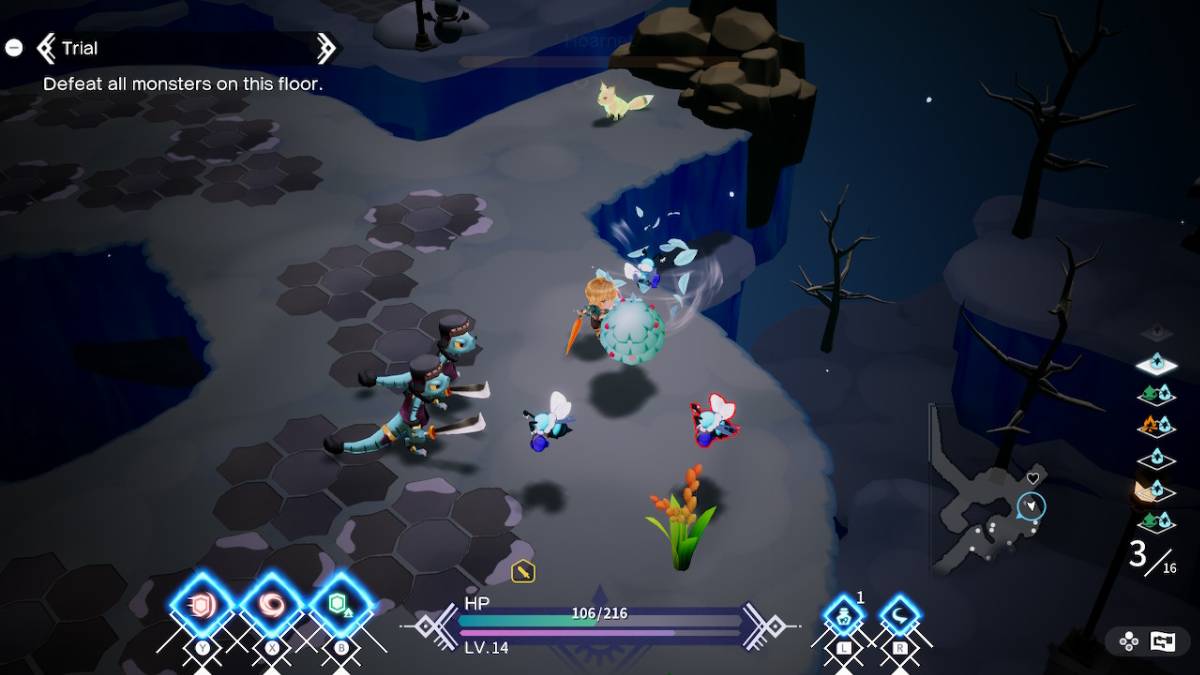Viewport: 1200px width, 675px height.
Task: Trigger the green hexagon skill
Action: (x=341, y=607)
